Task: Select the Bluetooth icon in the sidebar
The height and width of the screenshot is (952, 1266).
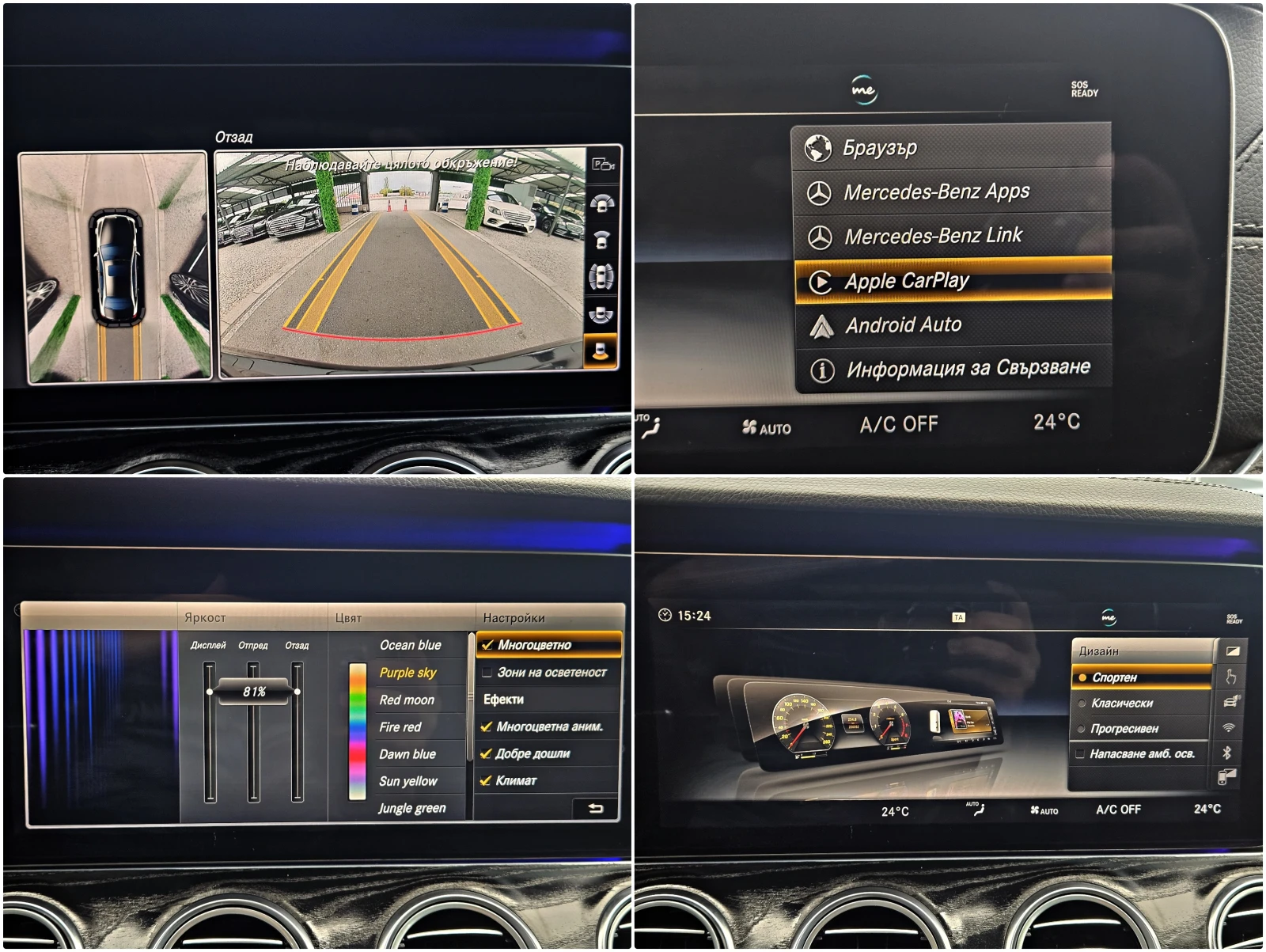Action: tap(1227, 752)
